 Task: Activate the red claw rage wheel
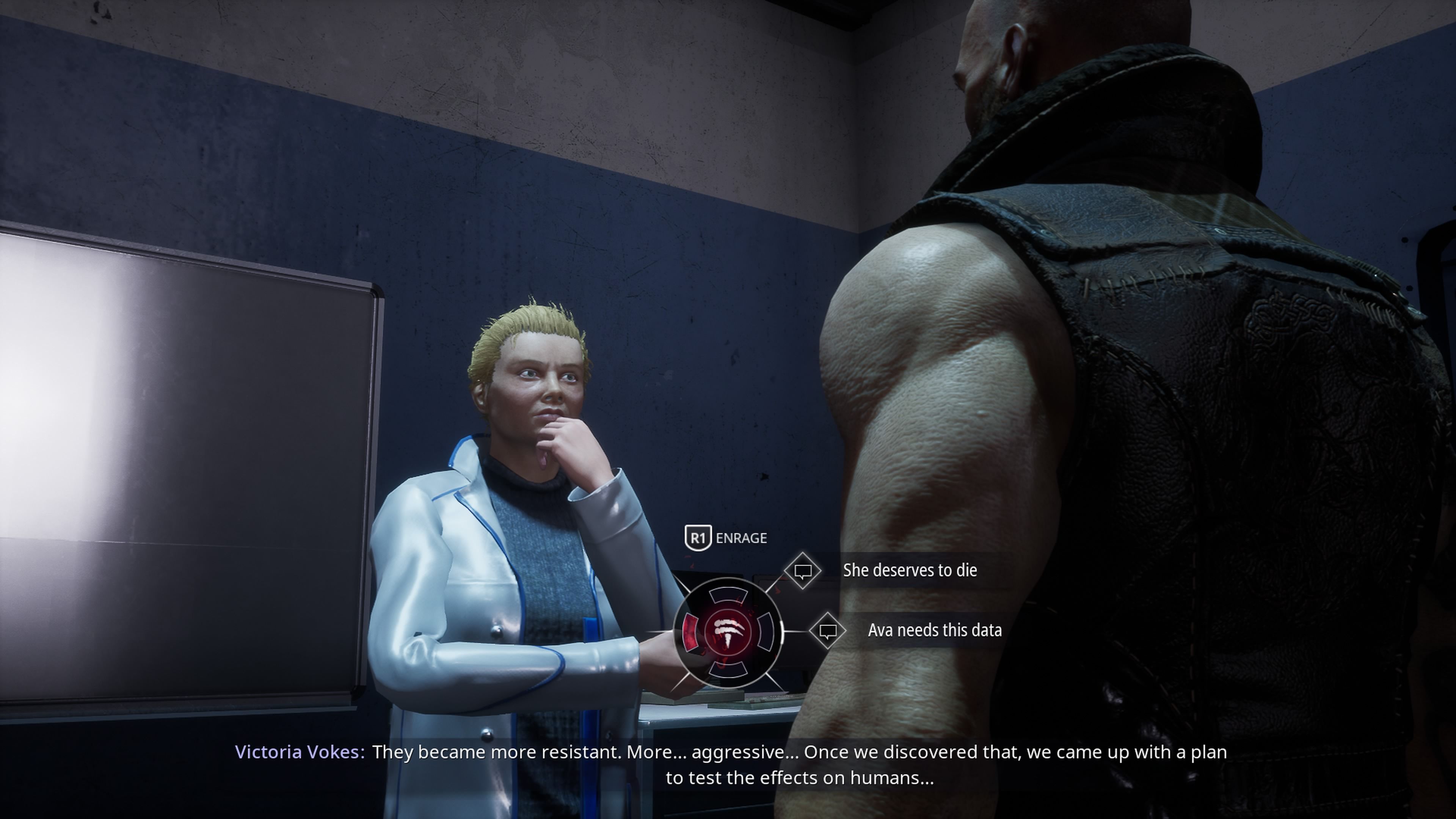pos(728,632)
